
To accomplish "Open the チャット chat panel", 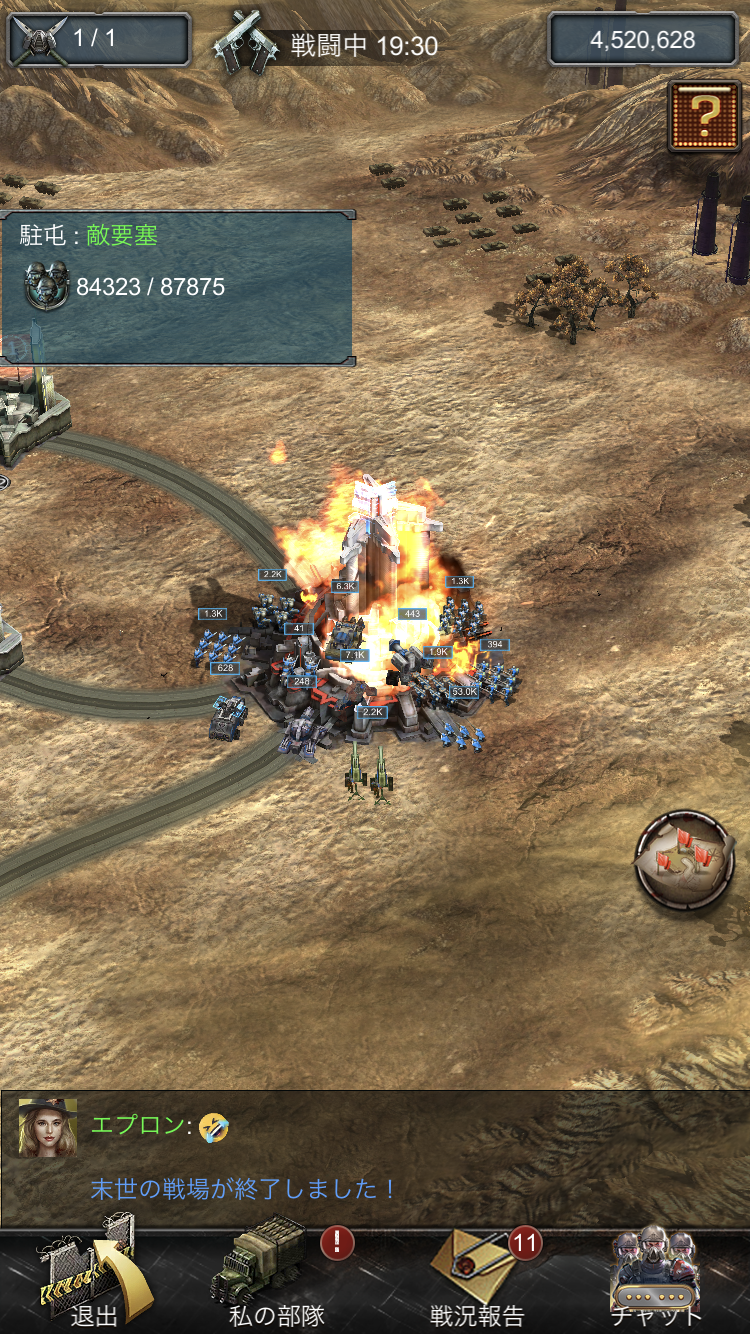I will point(655,1280).
